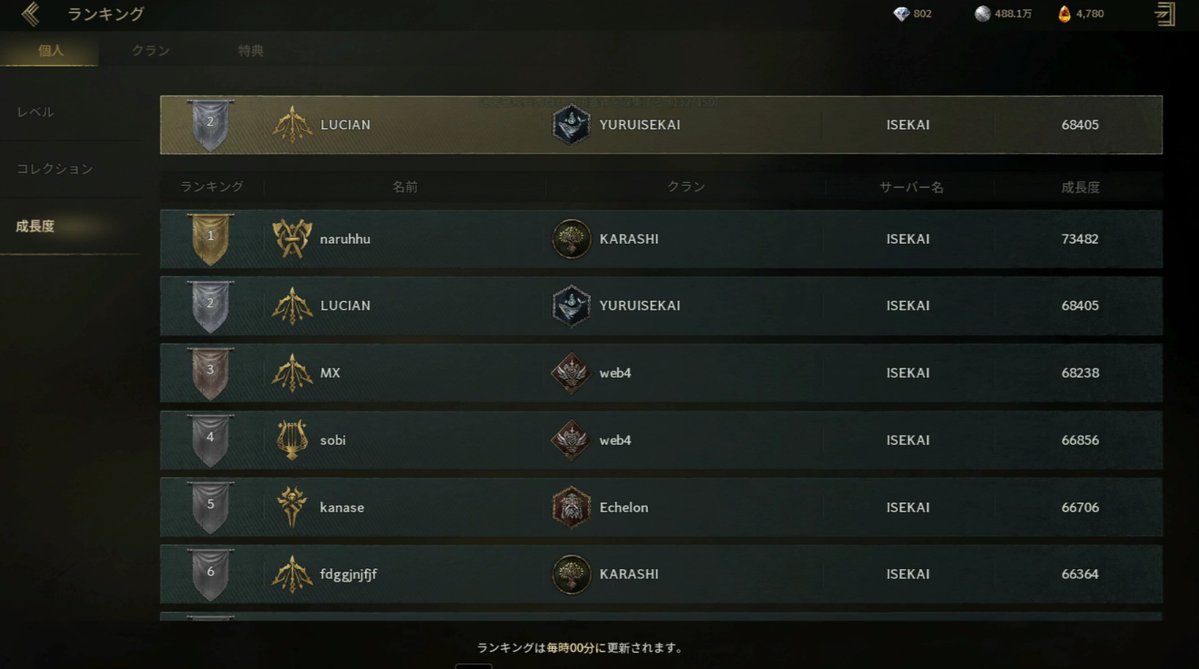Select rank 4 player sobi row
The height and width of the screenshot is (669, 1199).
pos(660,440)
